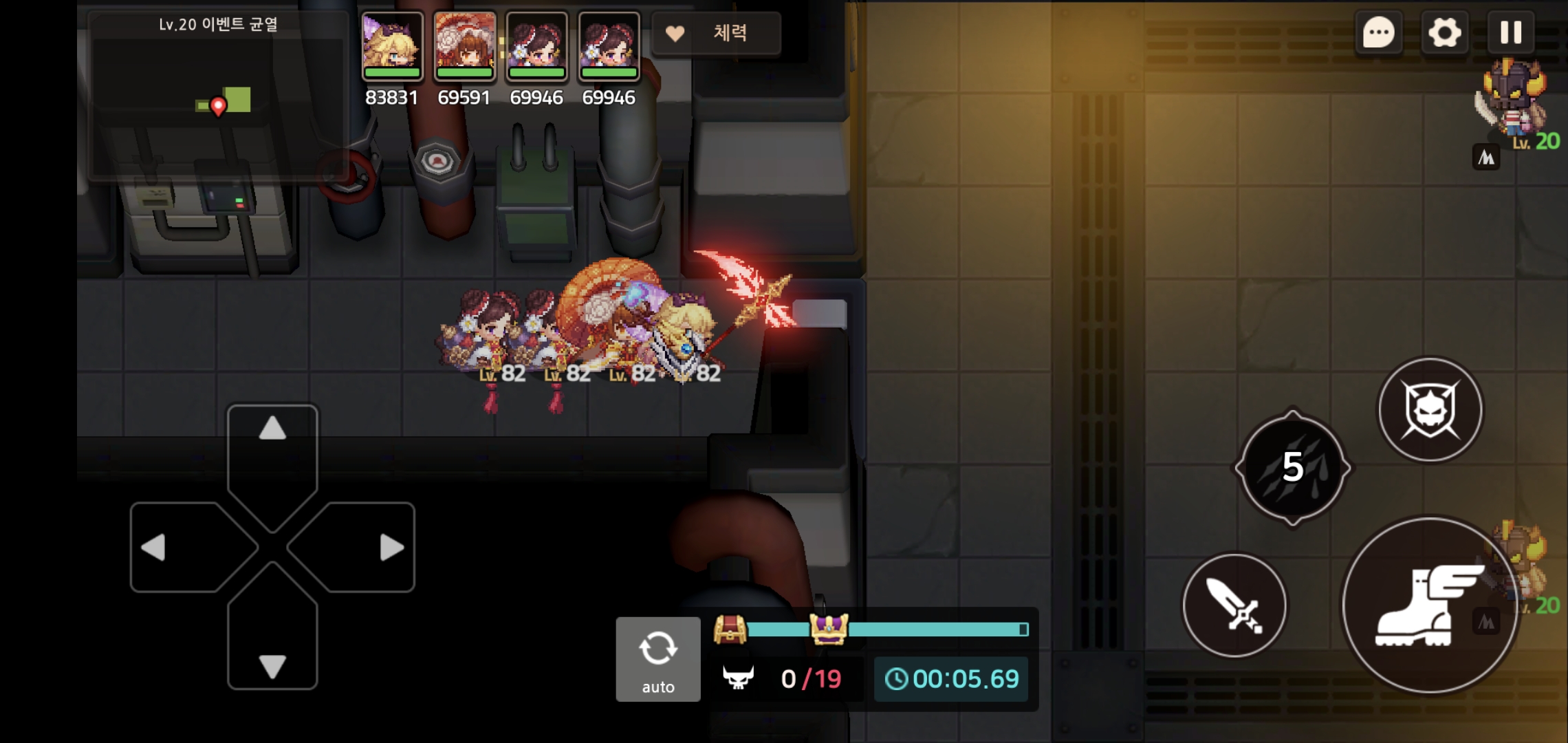Image resolution: width=1568 pixels, height=743 pixels.
Task: Attack with the sword button
Action: tap(1235, 605)
